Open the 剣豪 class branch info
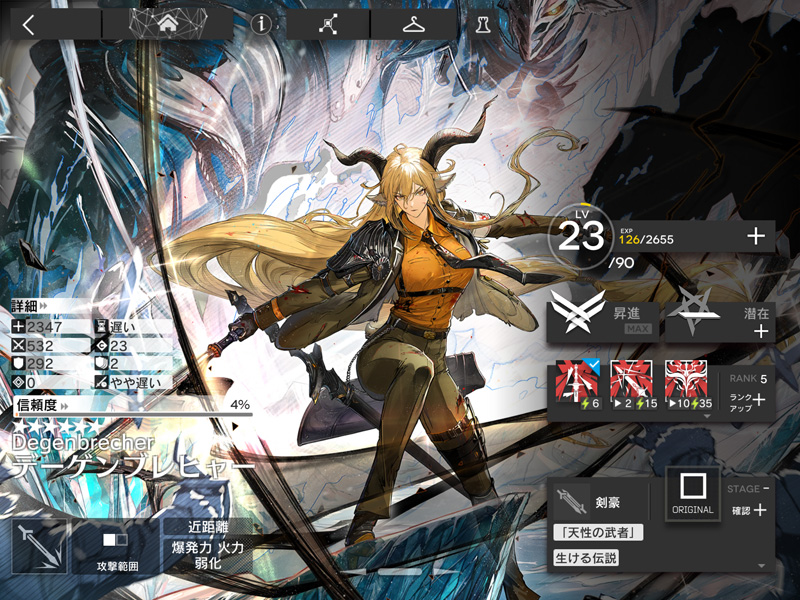 tap(597, 501)
